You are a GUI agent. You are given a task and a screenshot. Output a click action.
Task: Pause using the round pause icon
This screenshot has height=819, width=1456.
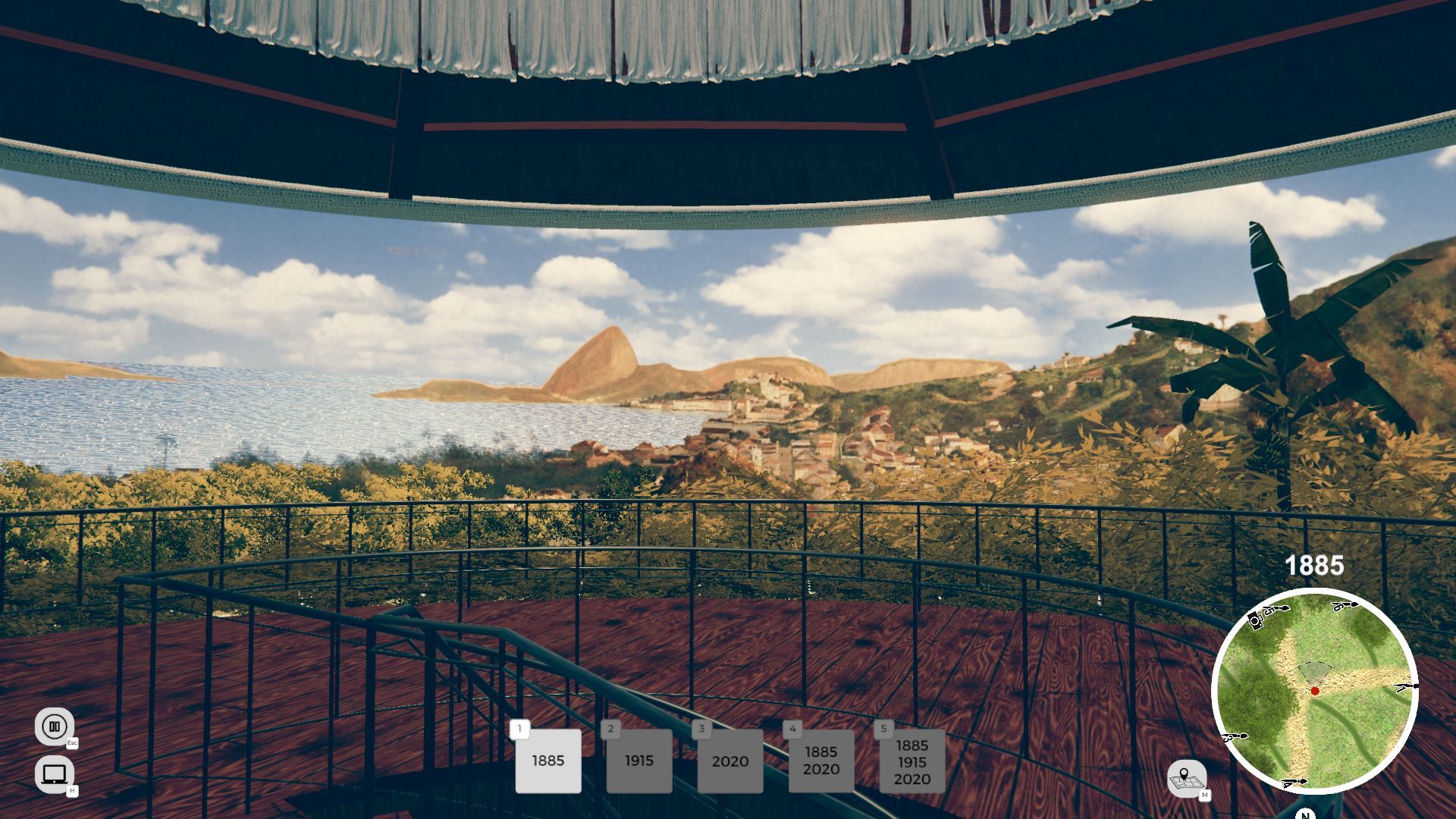(54, 726)
